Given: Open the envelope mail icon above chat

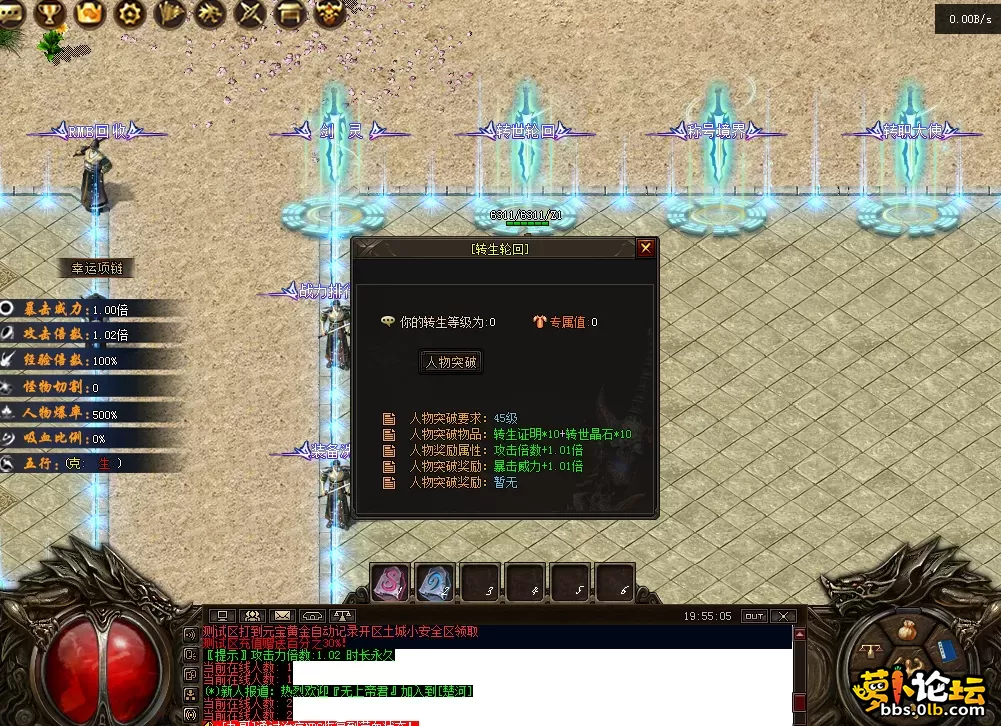Looking at the screenshot, I should click(x=283, y=616).
